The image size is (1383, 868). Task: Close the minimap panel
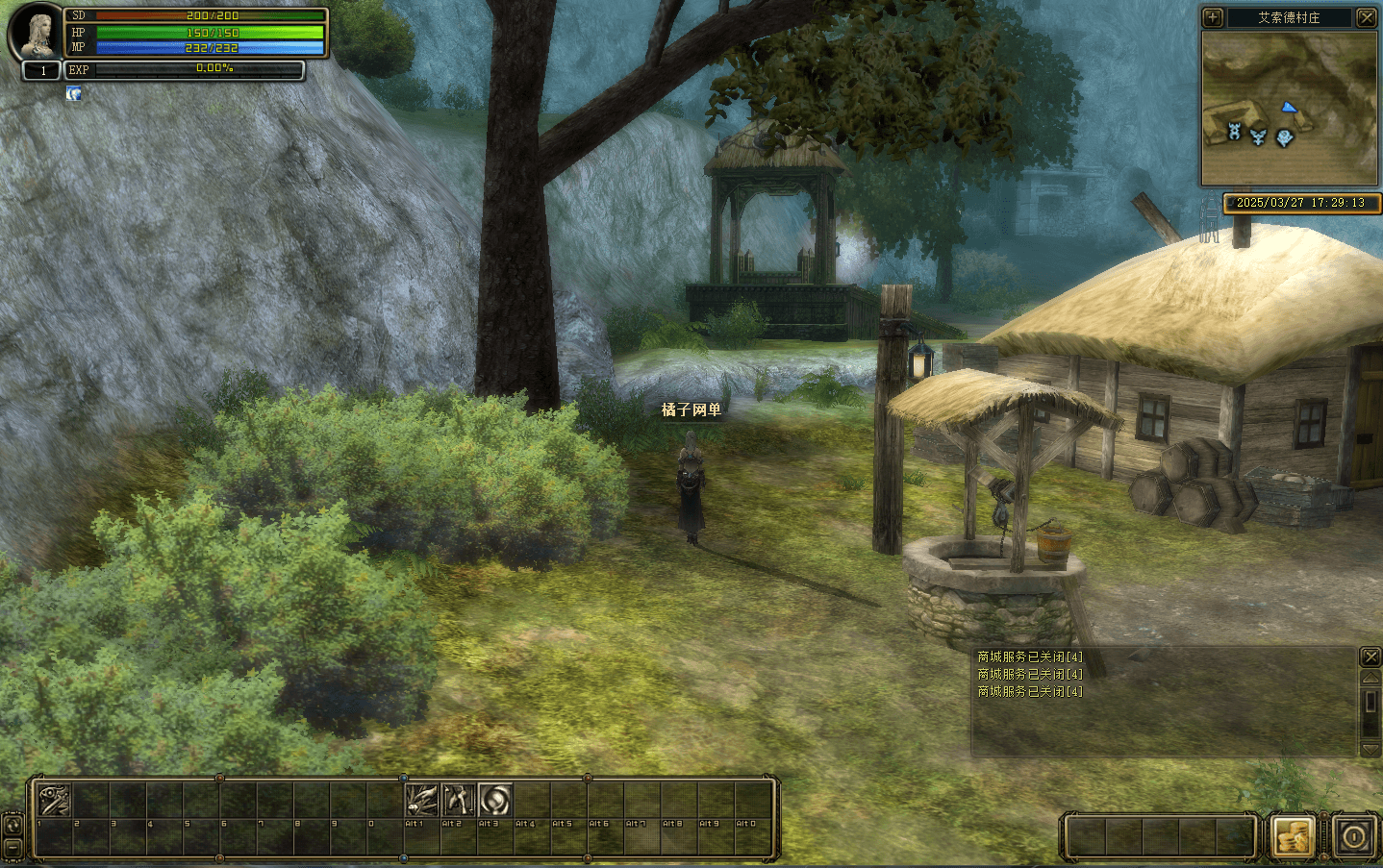(x=1366, y=17)
